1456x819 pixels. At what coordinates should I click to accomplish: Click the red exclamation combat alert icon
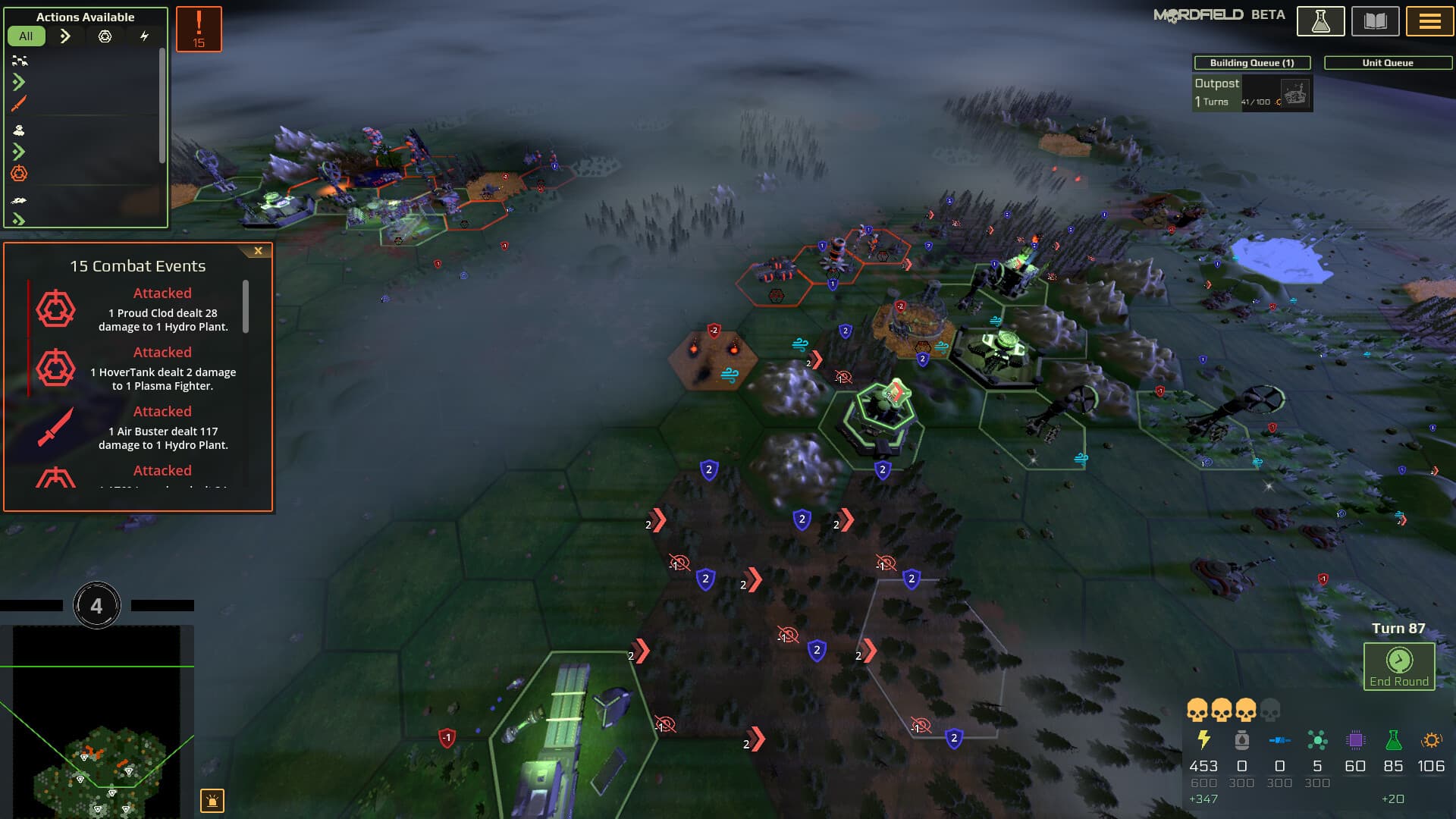coord(199,27)
